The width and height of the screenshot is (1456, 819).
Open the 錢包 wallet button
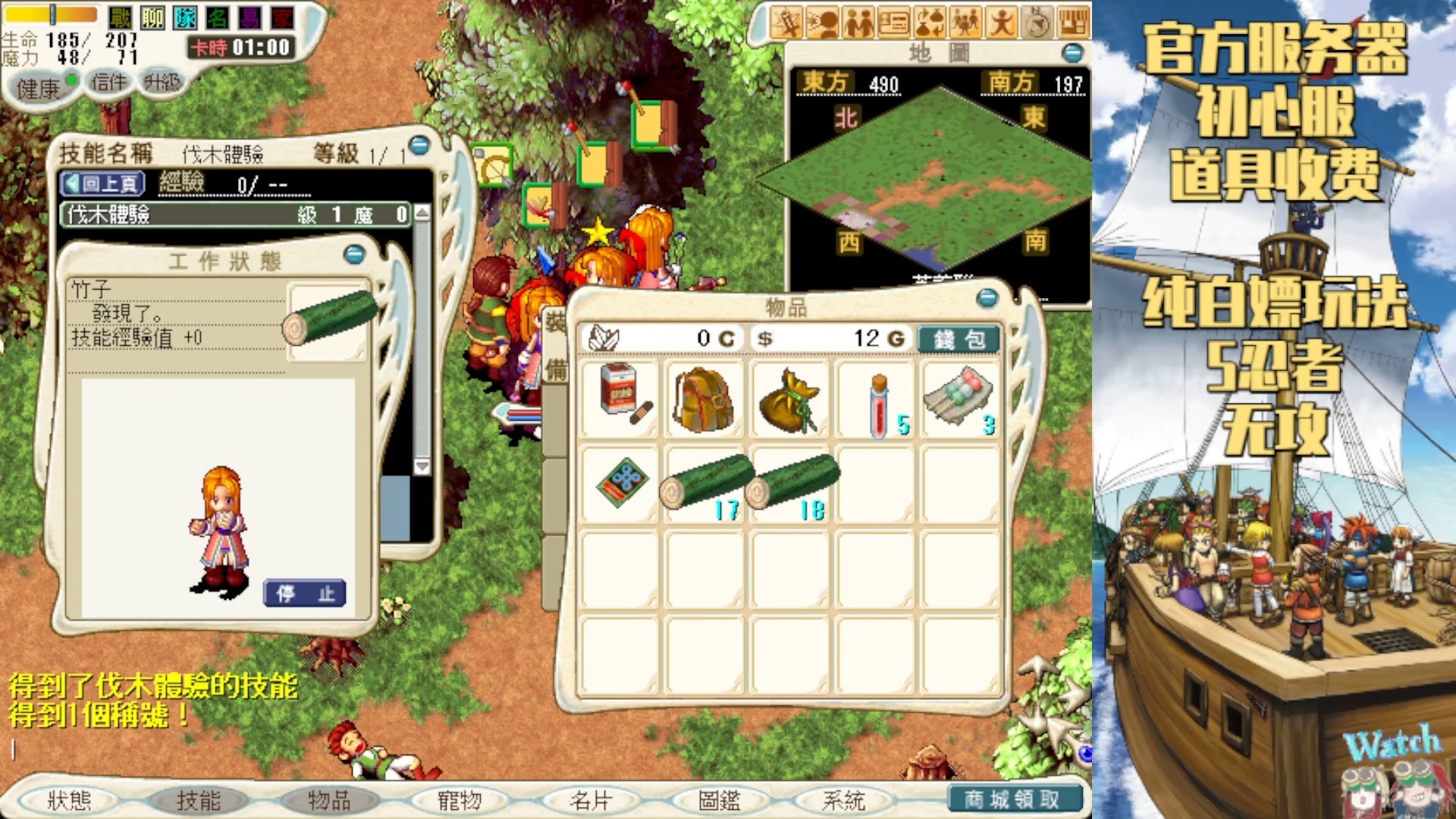(959, 339)
